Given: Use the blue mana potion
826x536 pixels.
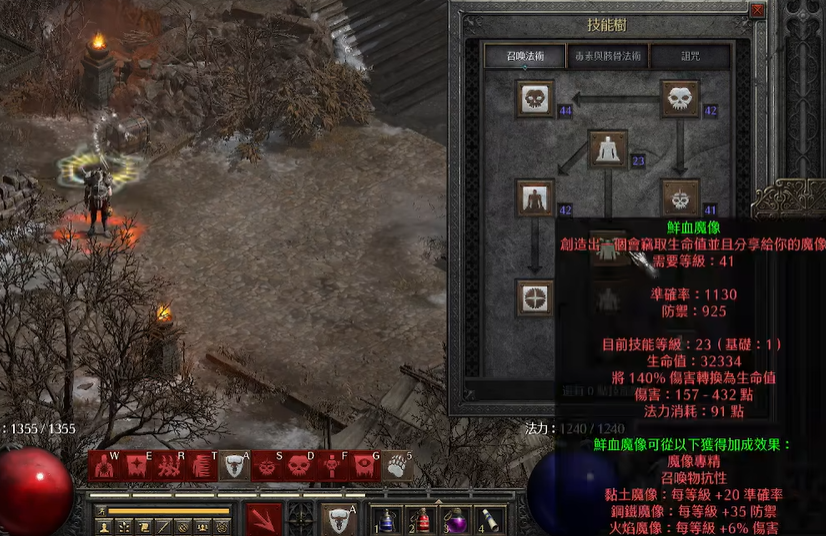Looking at the screenshot, I should (386, 520).
